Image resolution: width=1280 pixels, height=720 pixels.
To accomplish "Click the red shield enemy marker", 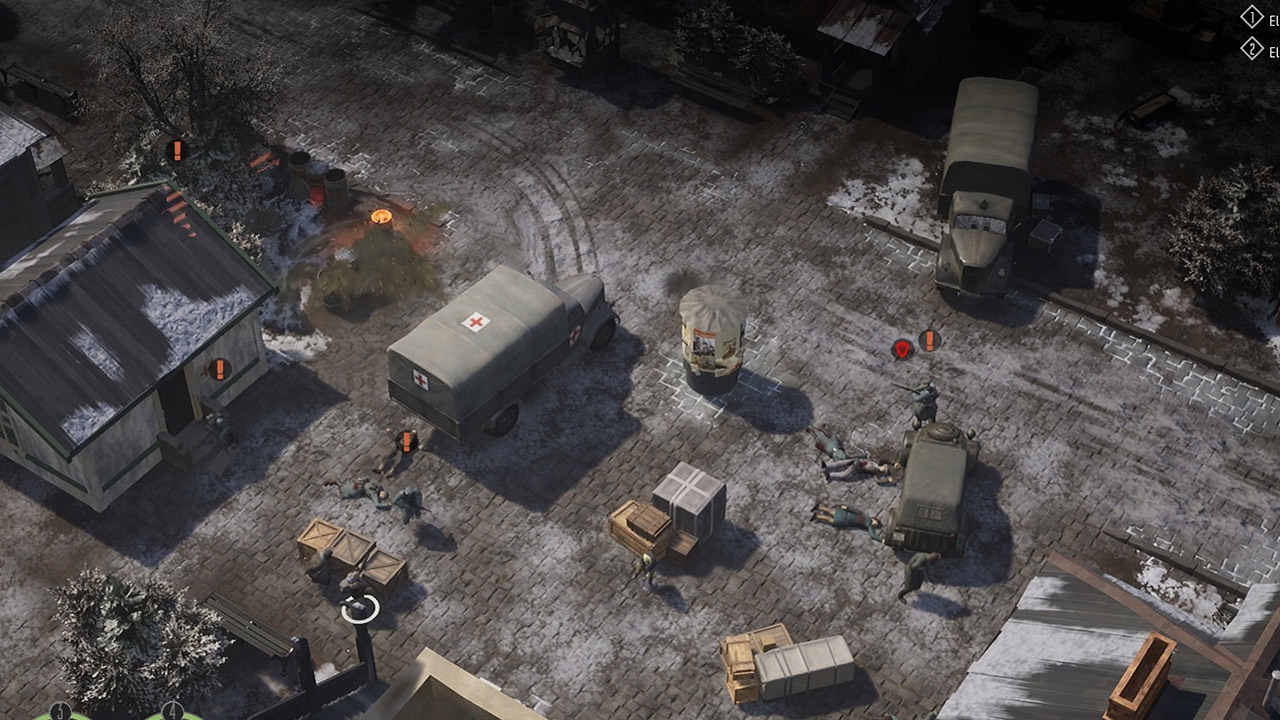I will click(x=902, y=349).
